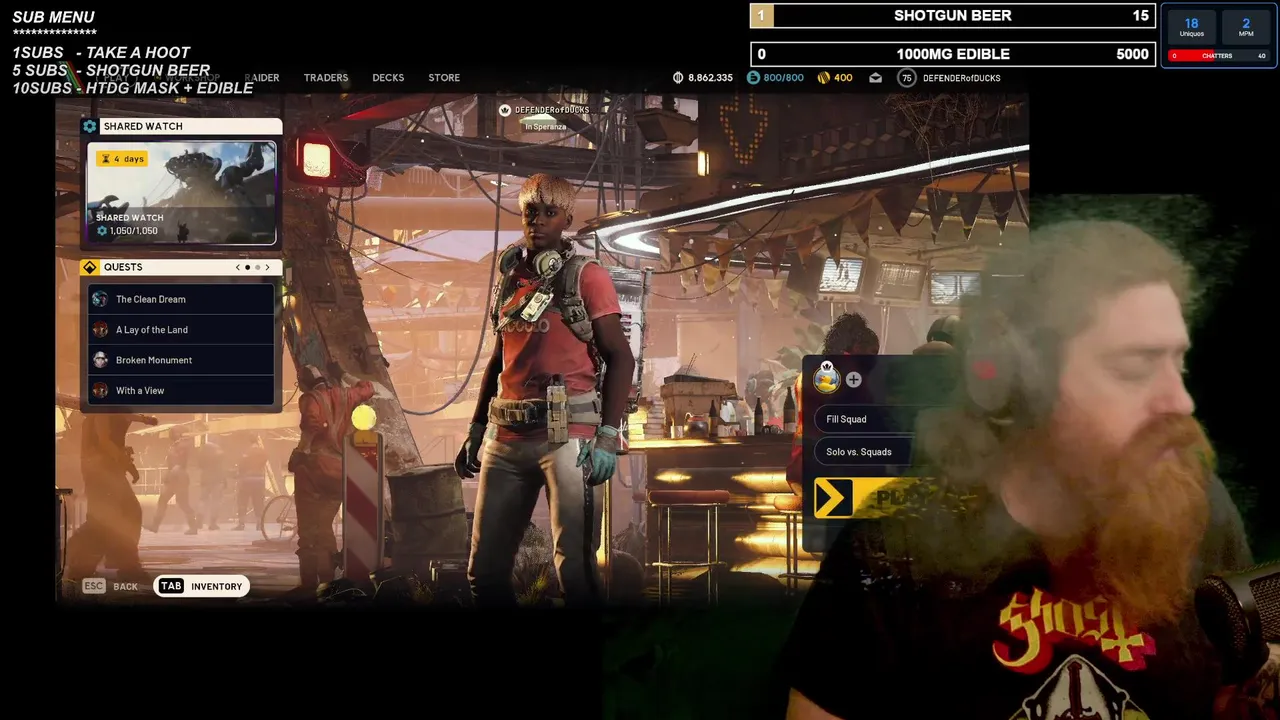This screenshot has width=1280, height=720.
Task: Click the rubber duck squad avatar
Action: click(827, 378)
